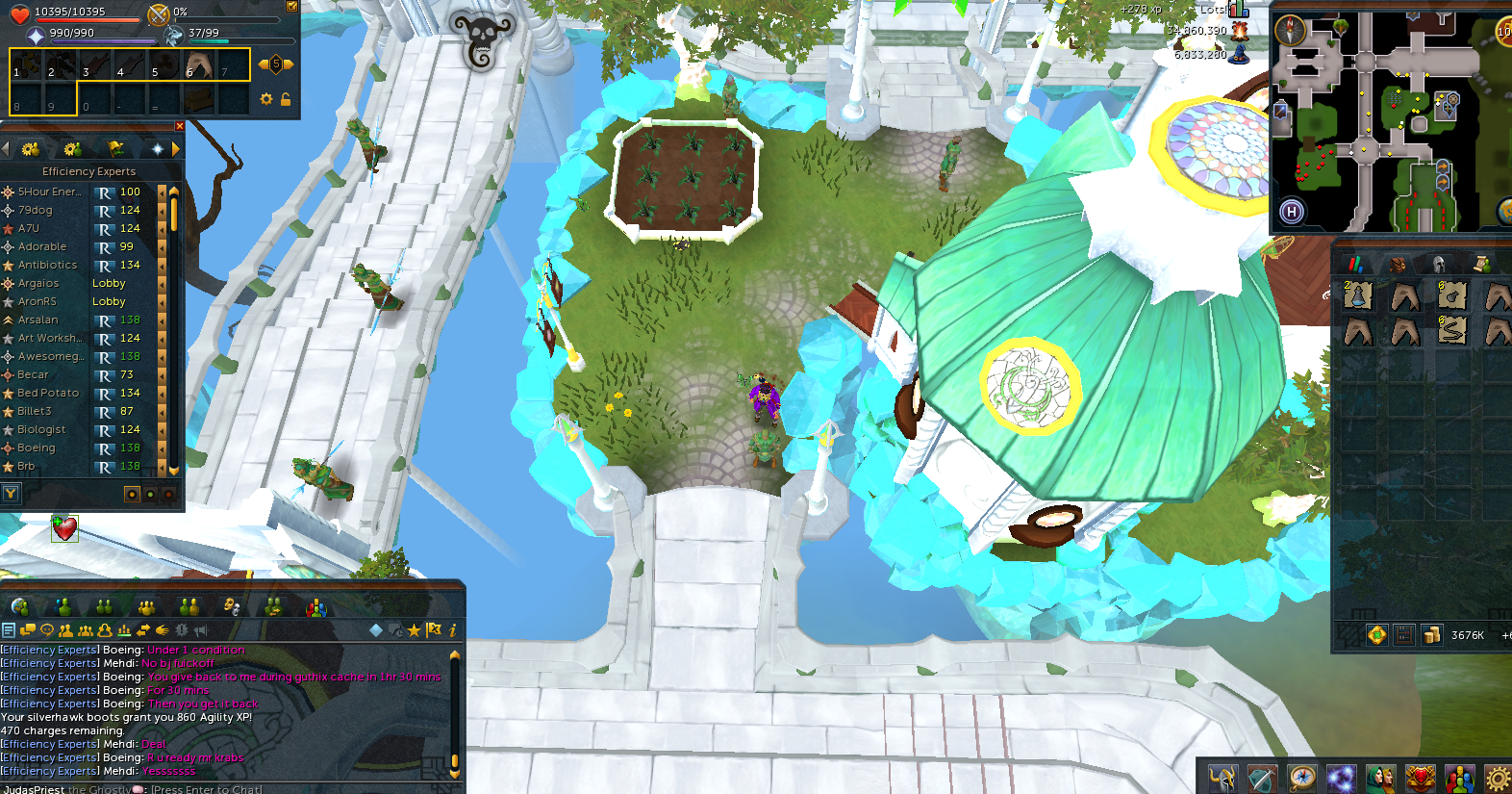The image size is (1512, 794).
Task: Open the Community hooded-figures icon
Action: (x=1380, y=777)
